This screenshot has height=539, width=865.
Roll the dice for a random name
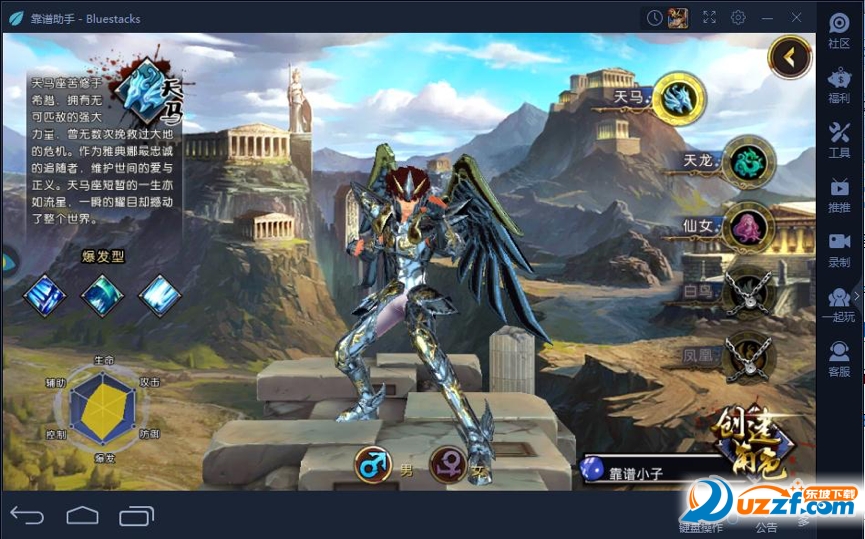(594, 468)
